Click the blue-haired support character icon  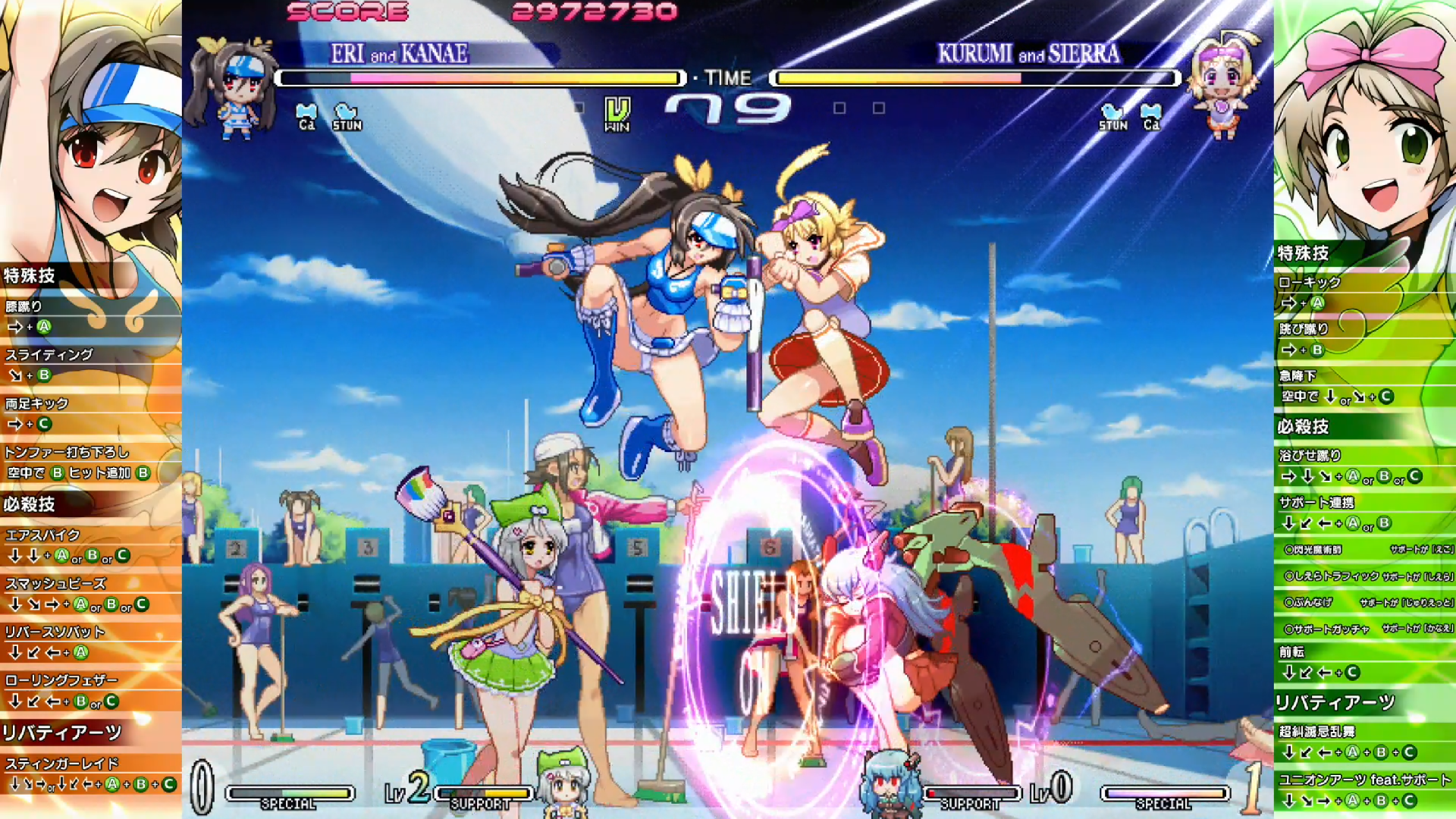pos(890,783)
